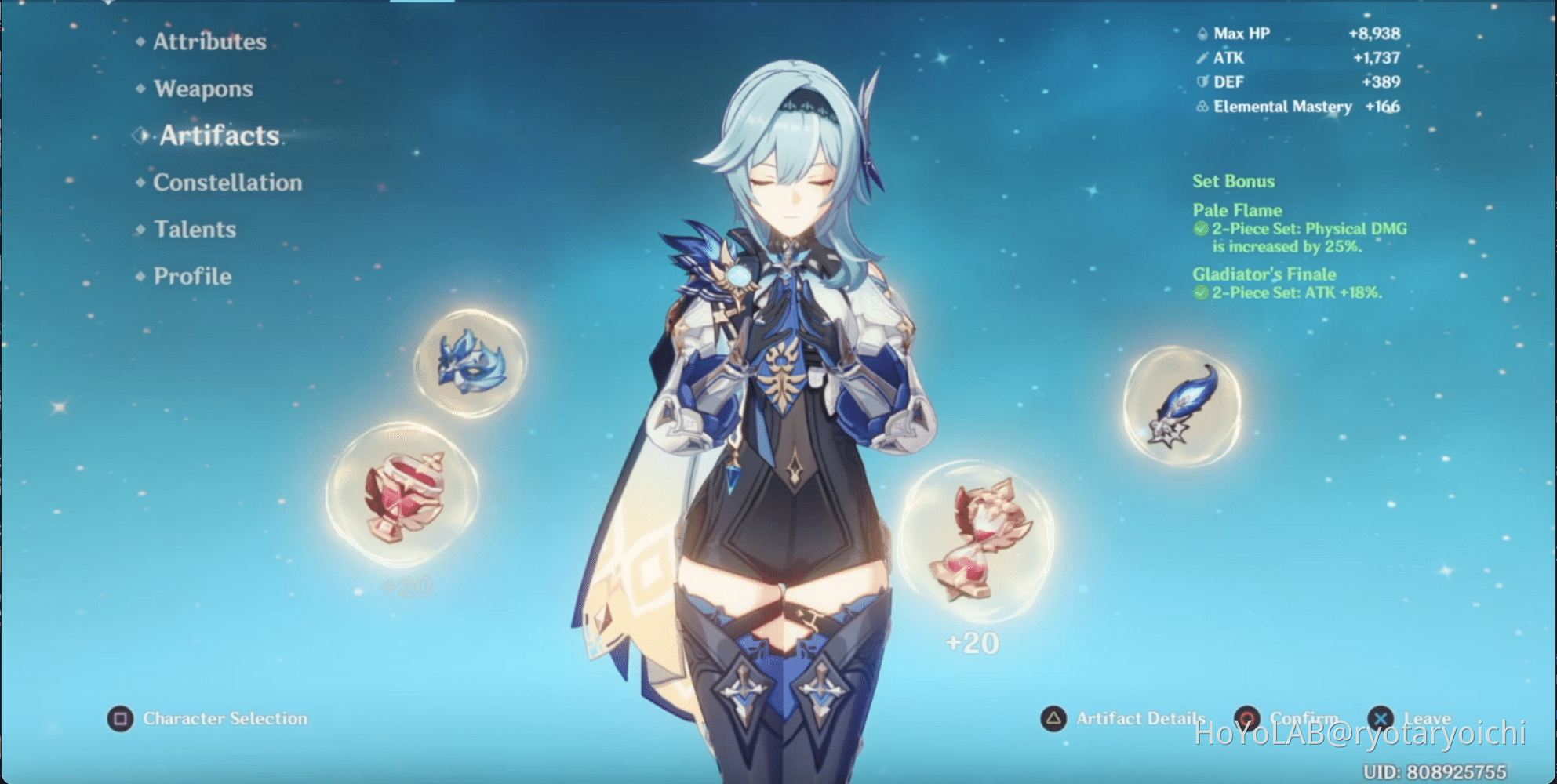
Task: Select the Artifacts diamond marker
Action: (x=140, y=136)
